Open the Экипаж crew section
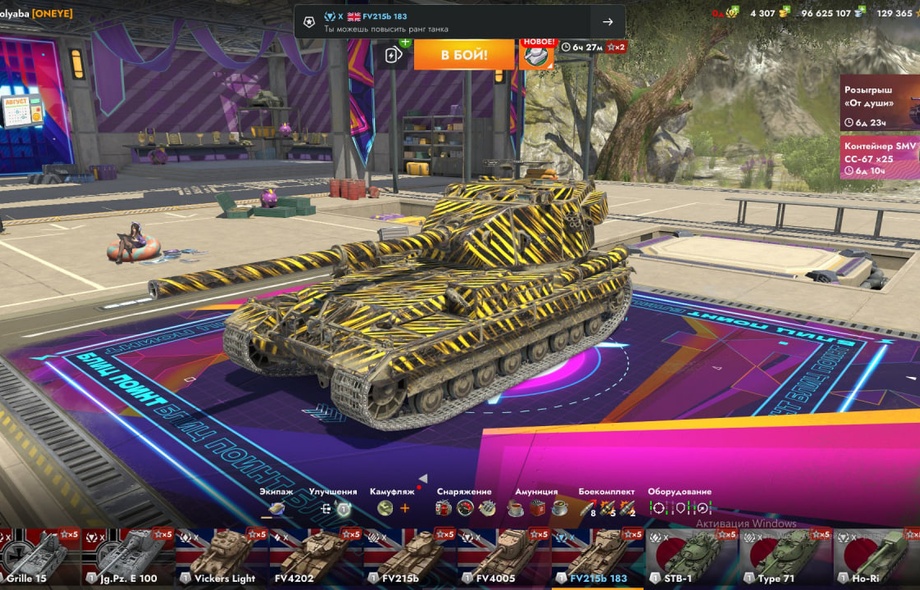 click(x=276, y=508)
